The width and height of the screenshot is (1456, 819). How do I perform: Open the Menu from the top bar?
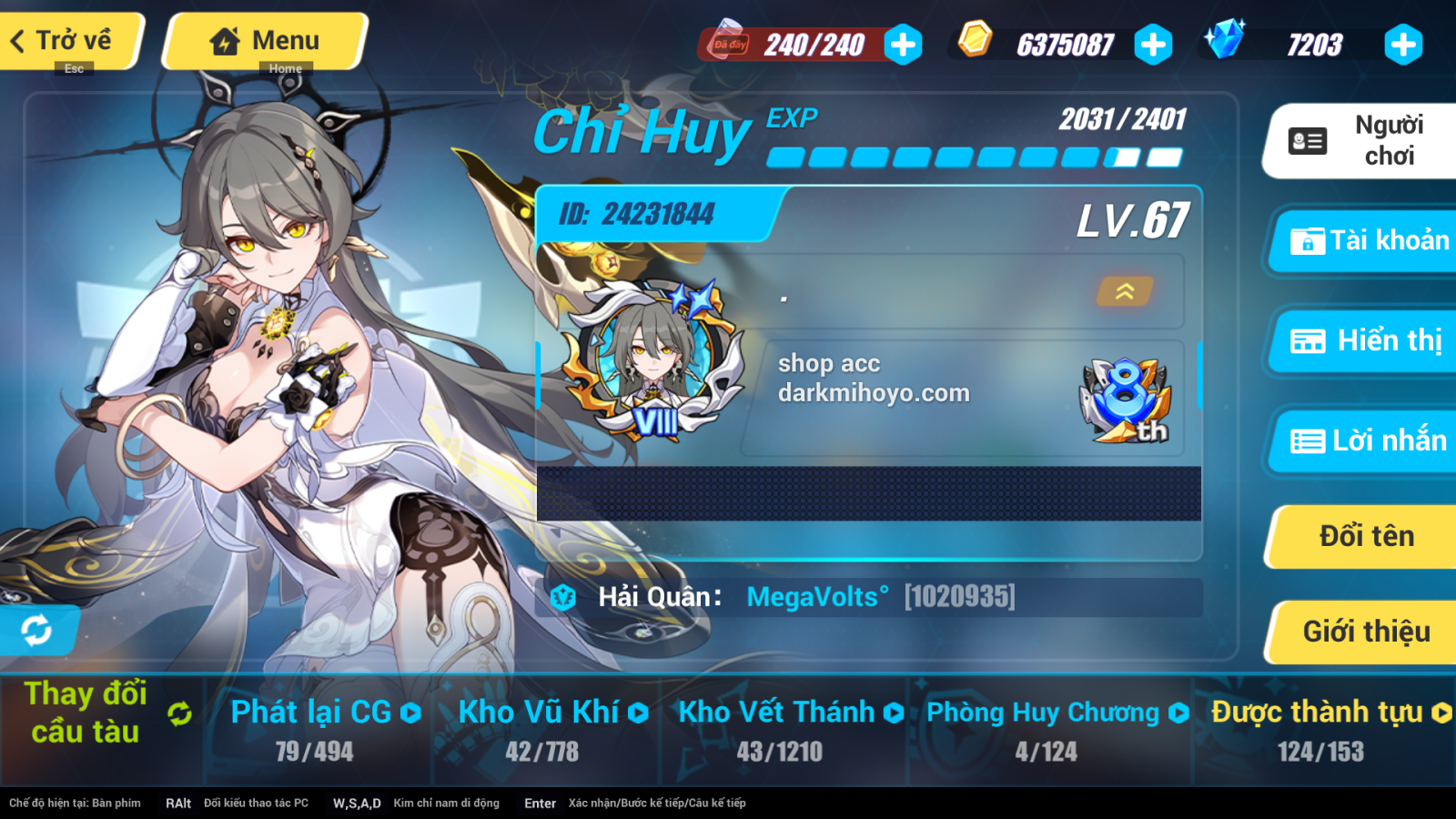pos(264,40)
